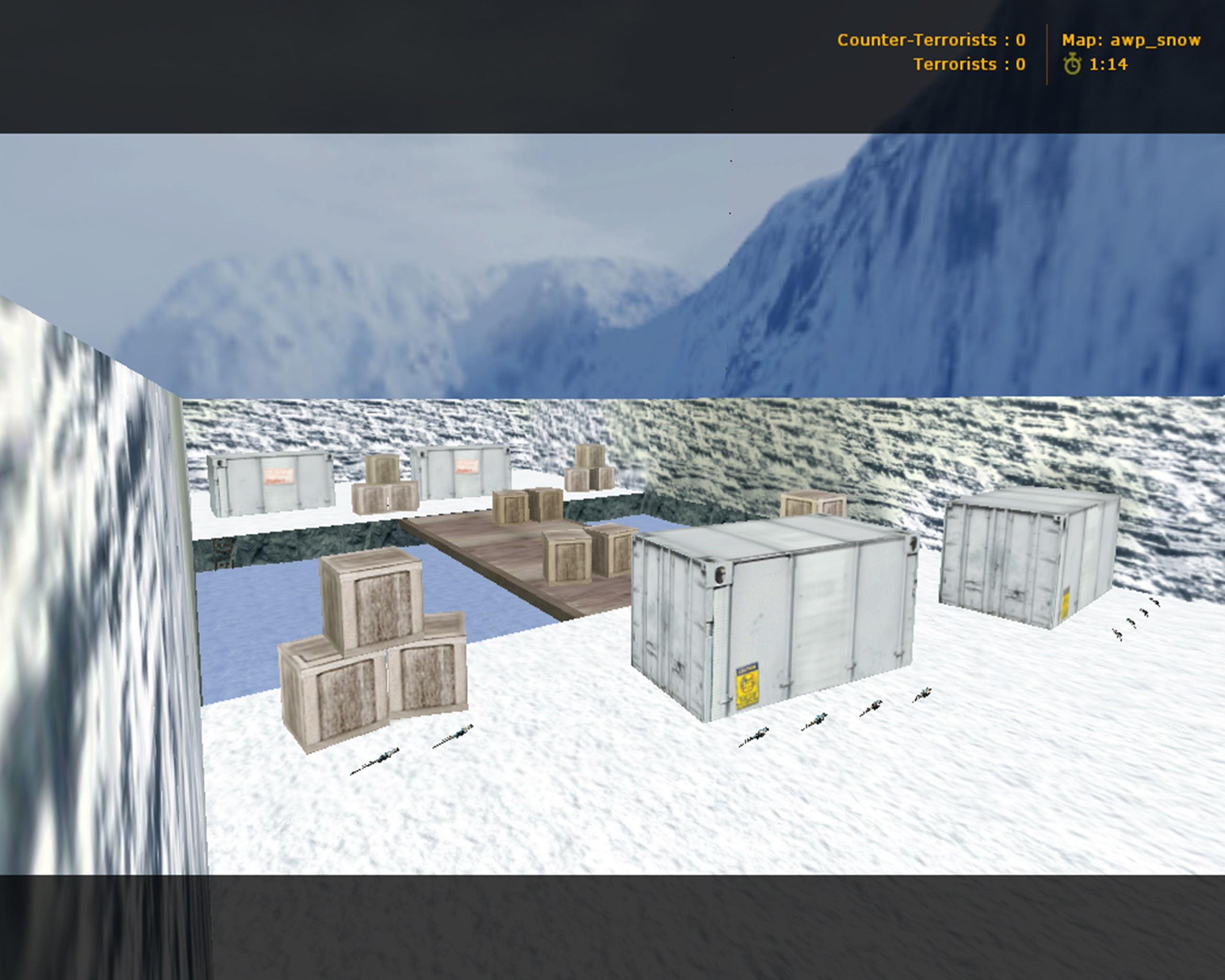
Task: Click the ladder on the pit's left edge
Action: 223,554
